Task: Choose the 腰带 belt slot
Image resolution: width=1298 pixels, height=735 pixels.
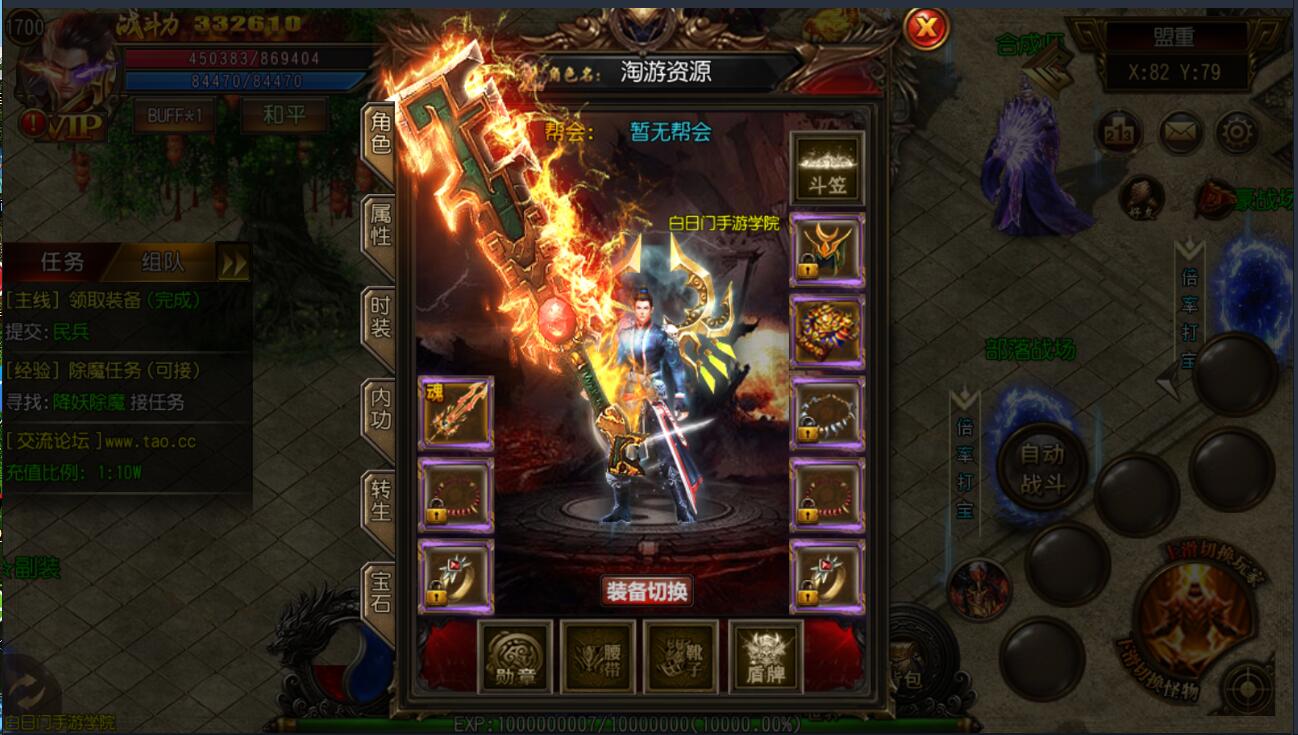Action: 598,657
